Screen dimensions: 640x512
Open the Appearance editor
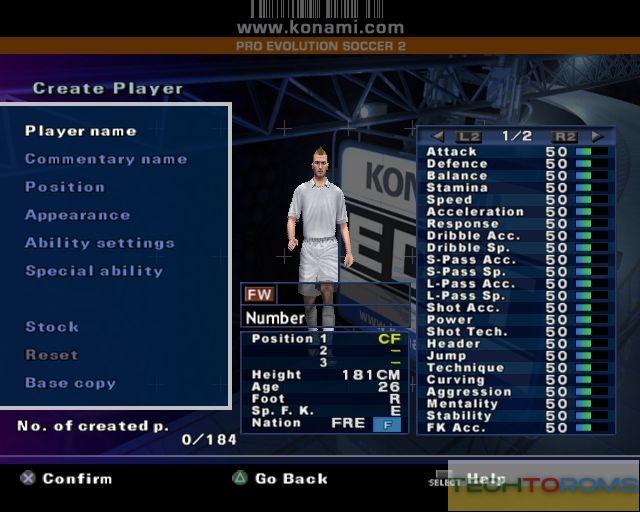pos(77,215)
